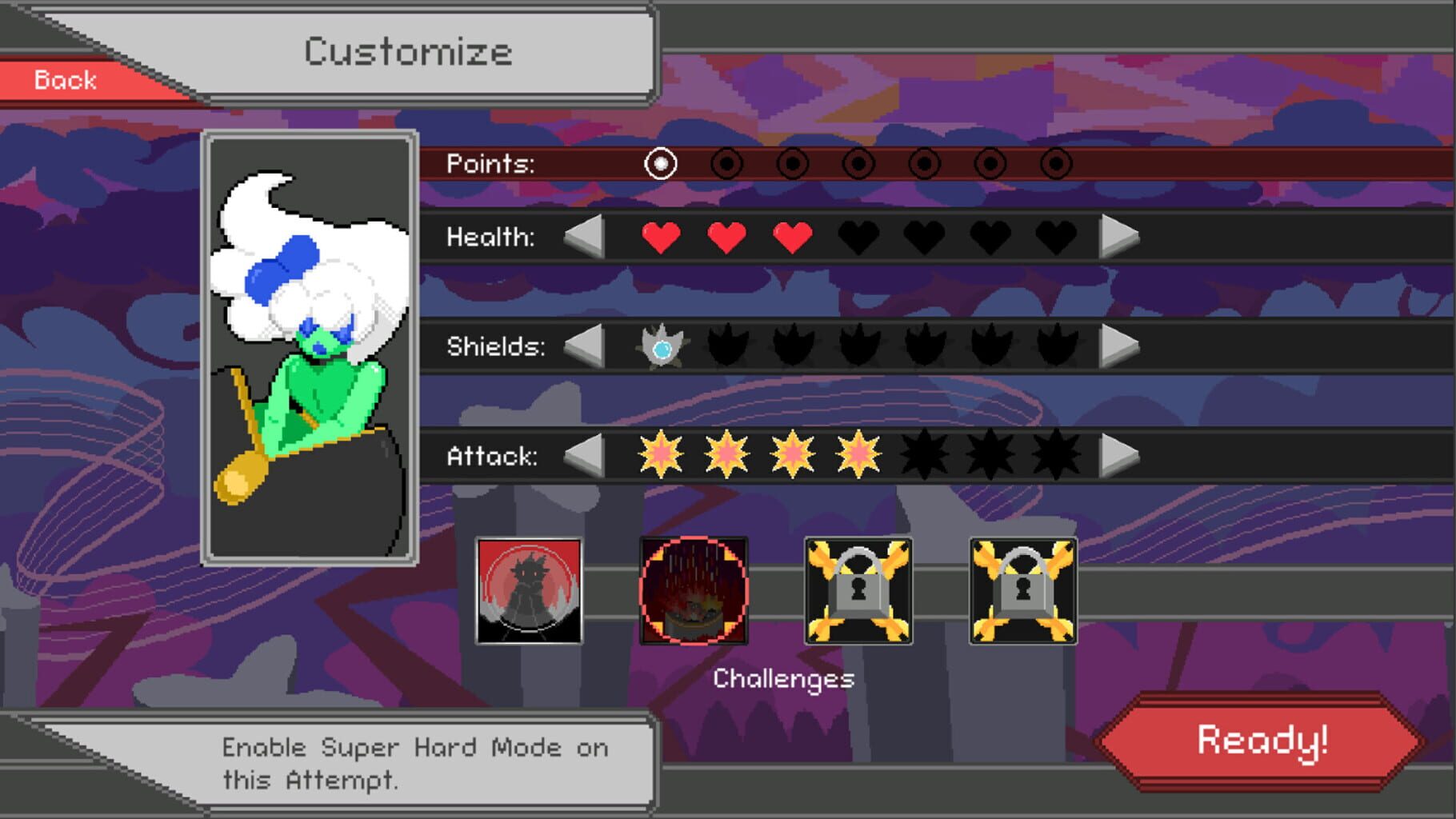Click the Challenges label
The height and width of the screenshot is (819, 1456).
(784, 679)
